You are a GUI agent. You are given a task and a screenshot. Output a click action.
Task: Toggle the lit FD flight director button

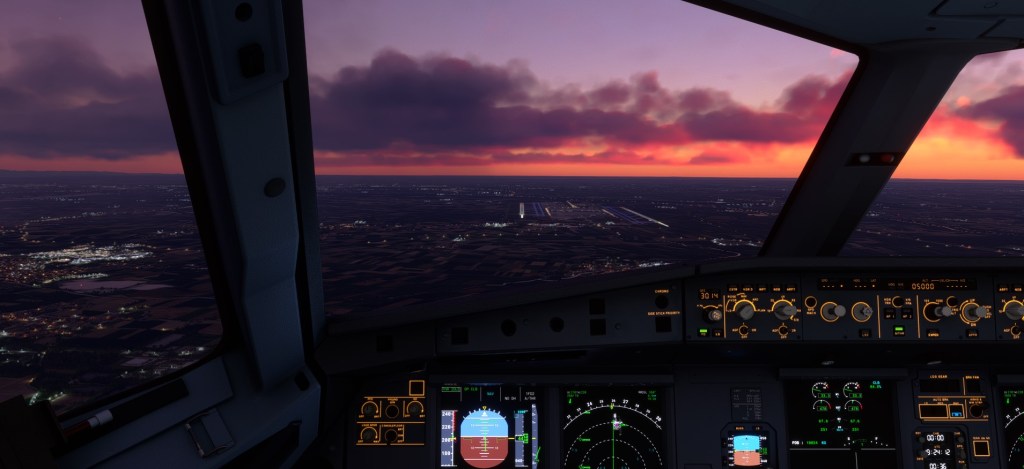703,331
